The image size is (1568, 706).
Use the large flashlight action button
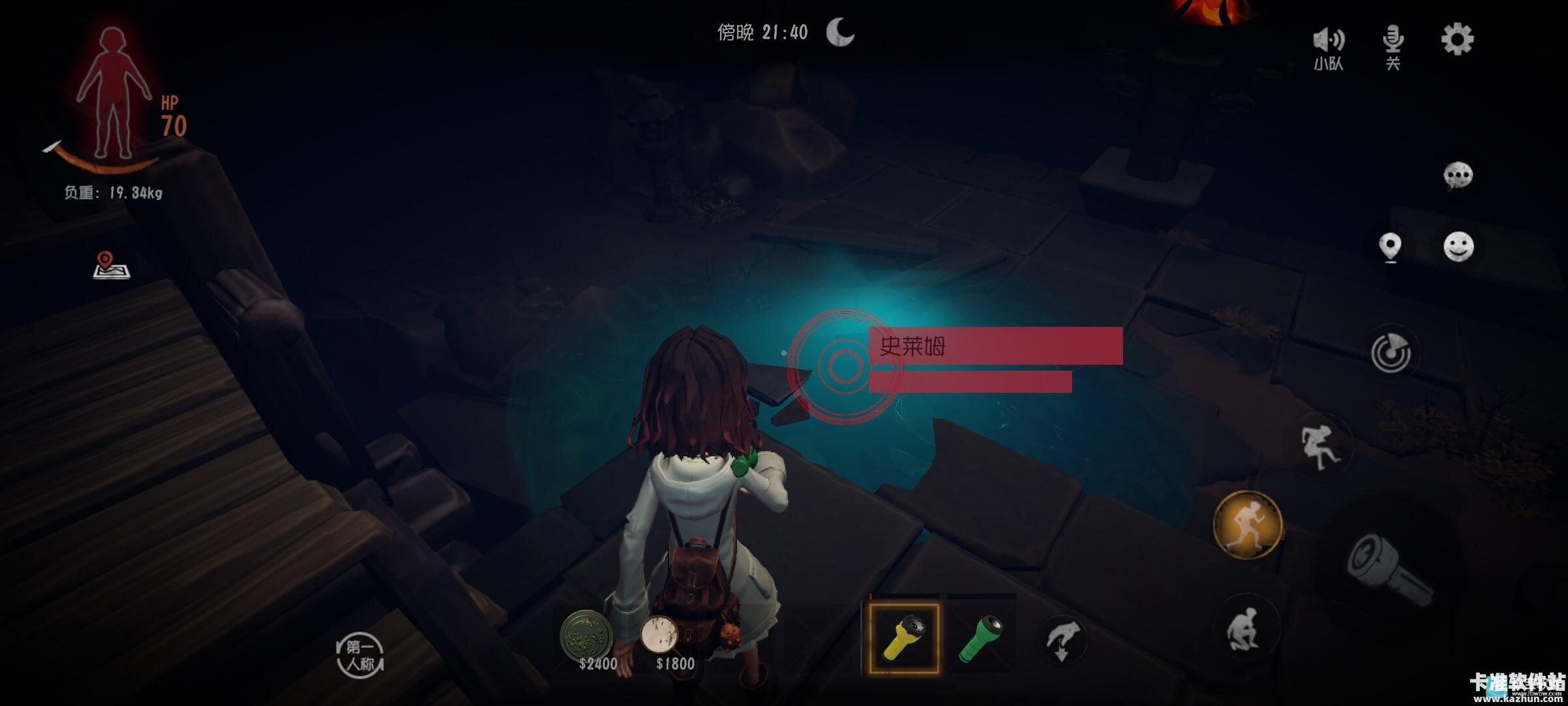(x=1388, y=569)
